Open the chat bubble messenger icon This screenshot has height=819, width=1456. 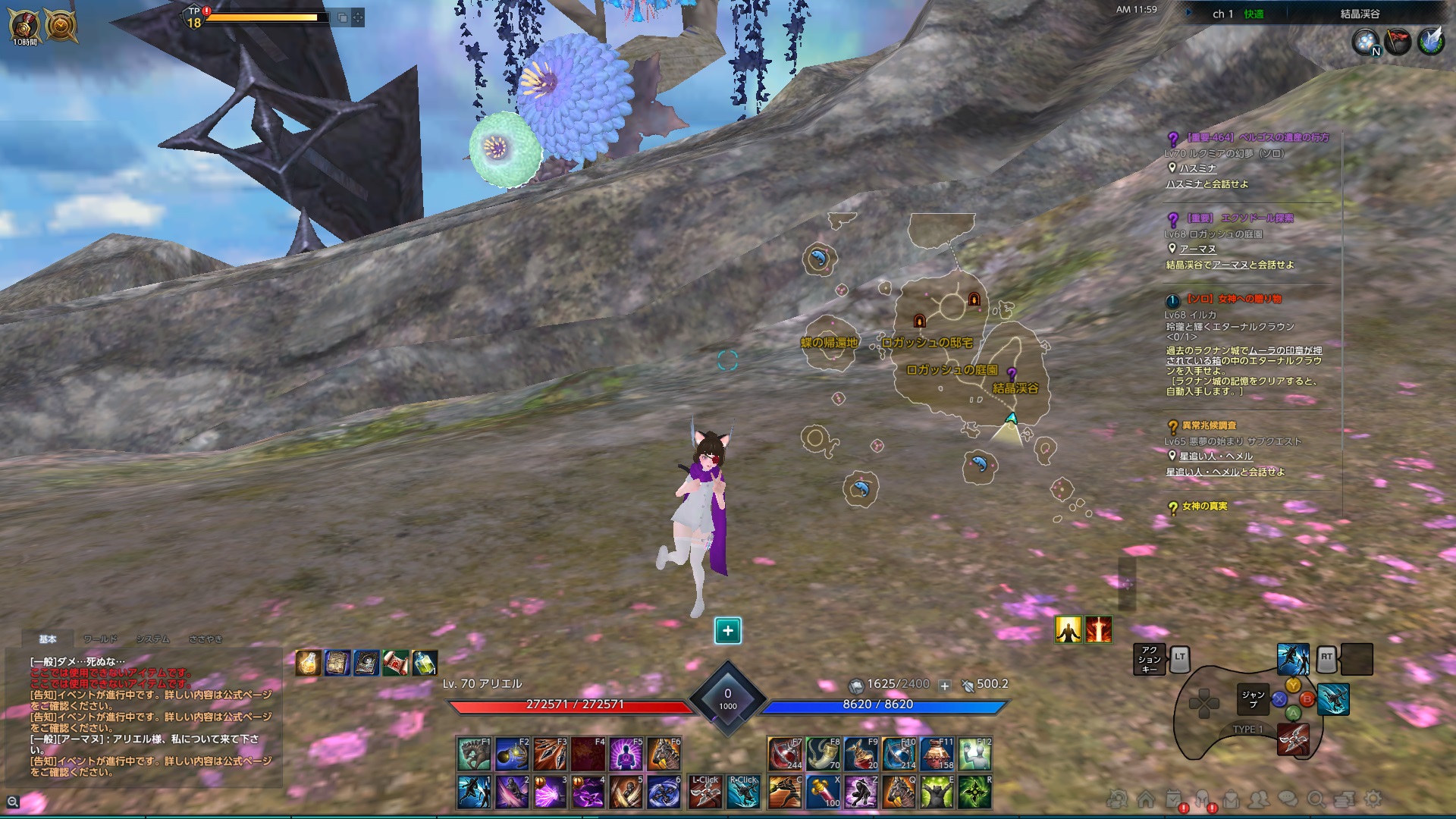tap(1285, 799)
